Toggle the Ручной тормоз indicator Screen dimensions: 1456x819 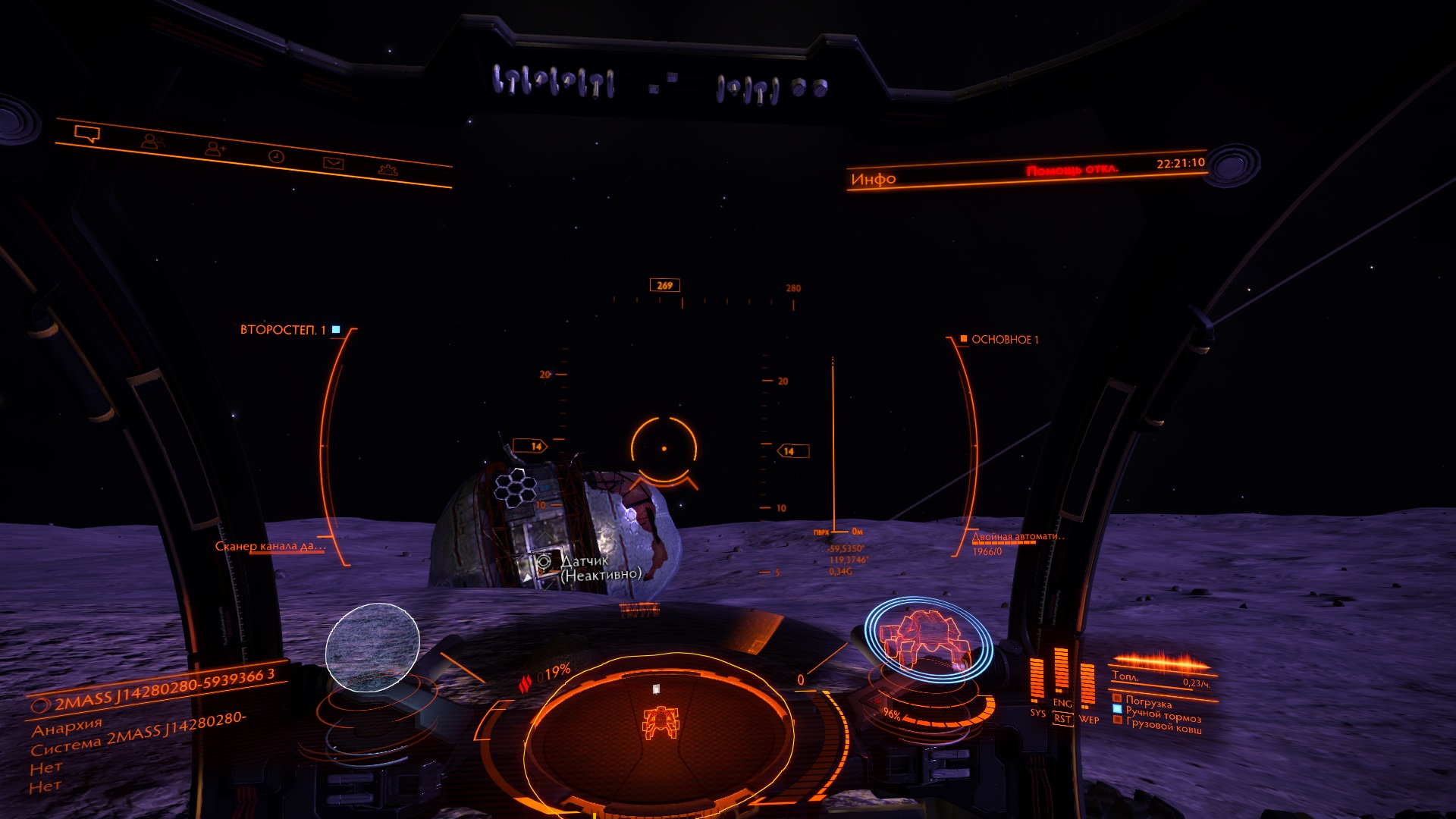pyautogui.click(x=1163, y=715)
